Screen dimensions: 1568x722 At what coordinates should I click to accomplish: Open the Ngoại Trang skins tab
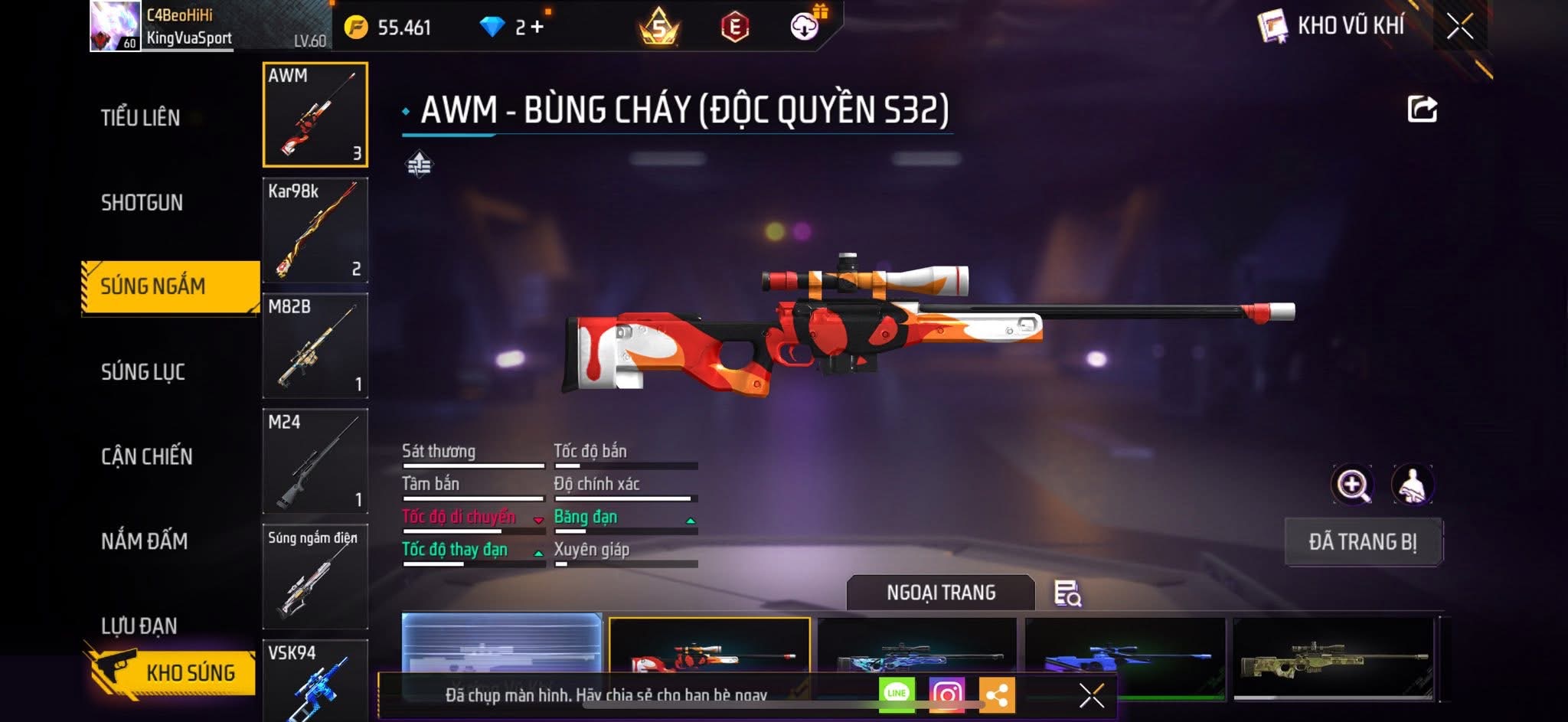point(941,593)
